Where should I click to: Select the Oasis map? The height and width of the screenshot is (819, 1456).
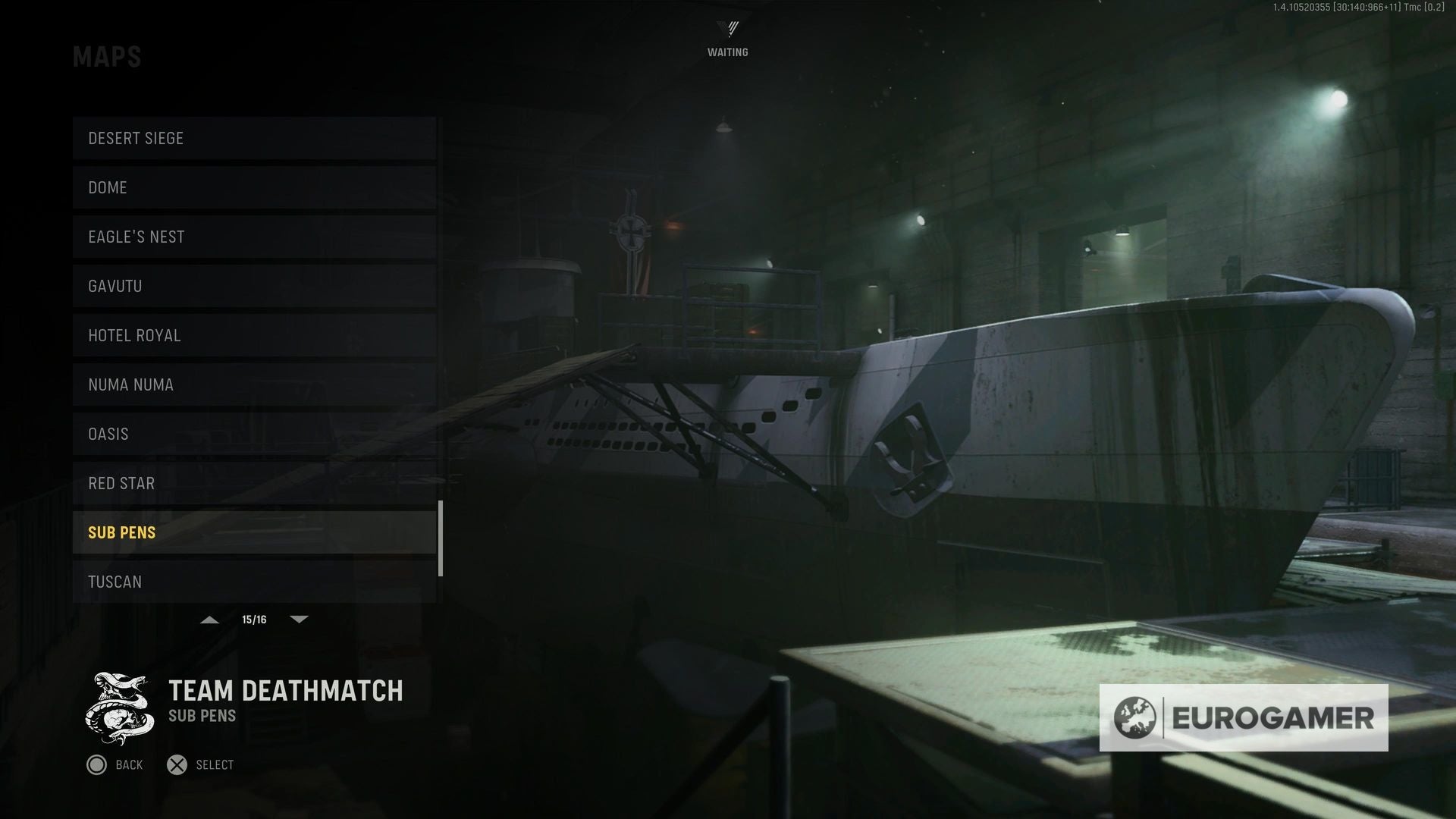pyautogui.click(x=254, y=434)
